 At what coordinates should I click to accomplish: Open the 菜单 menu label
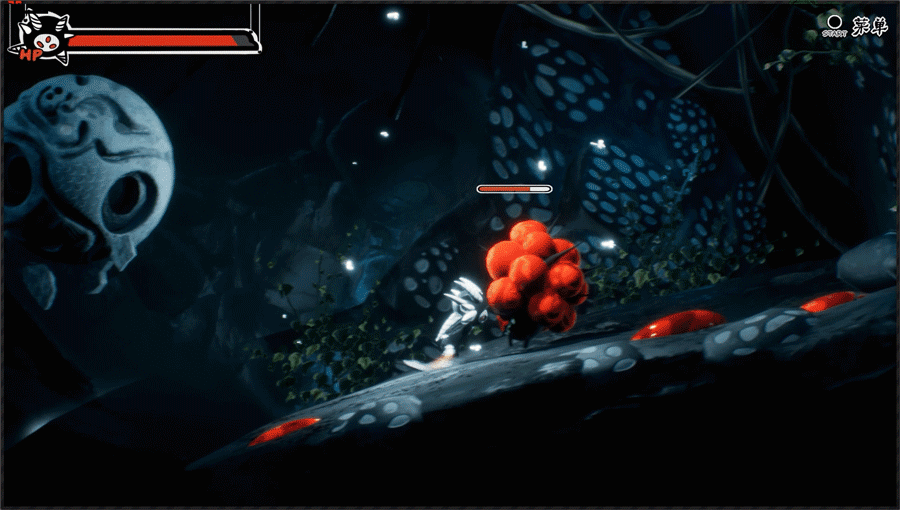pos(869,25)
